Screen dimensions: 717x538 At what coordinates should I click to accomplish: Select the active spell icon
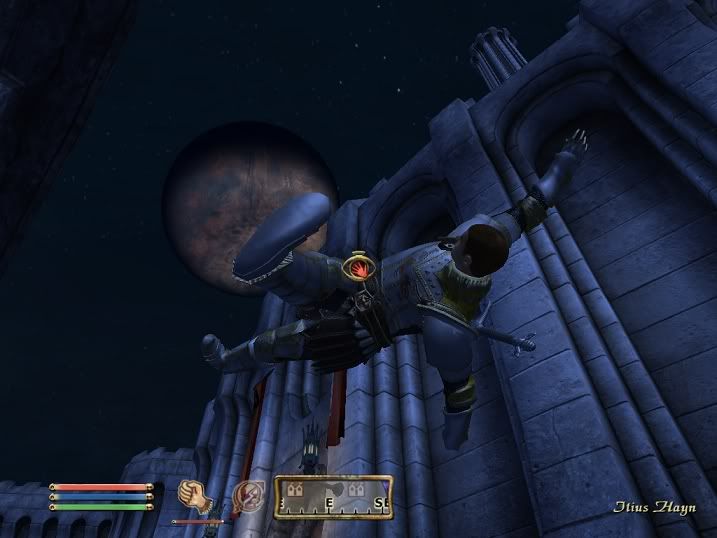click(x=246, y=495)
